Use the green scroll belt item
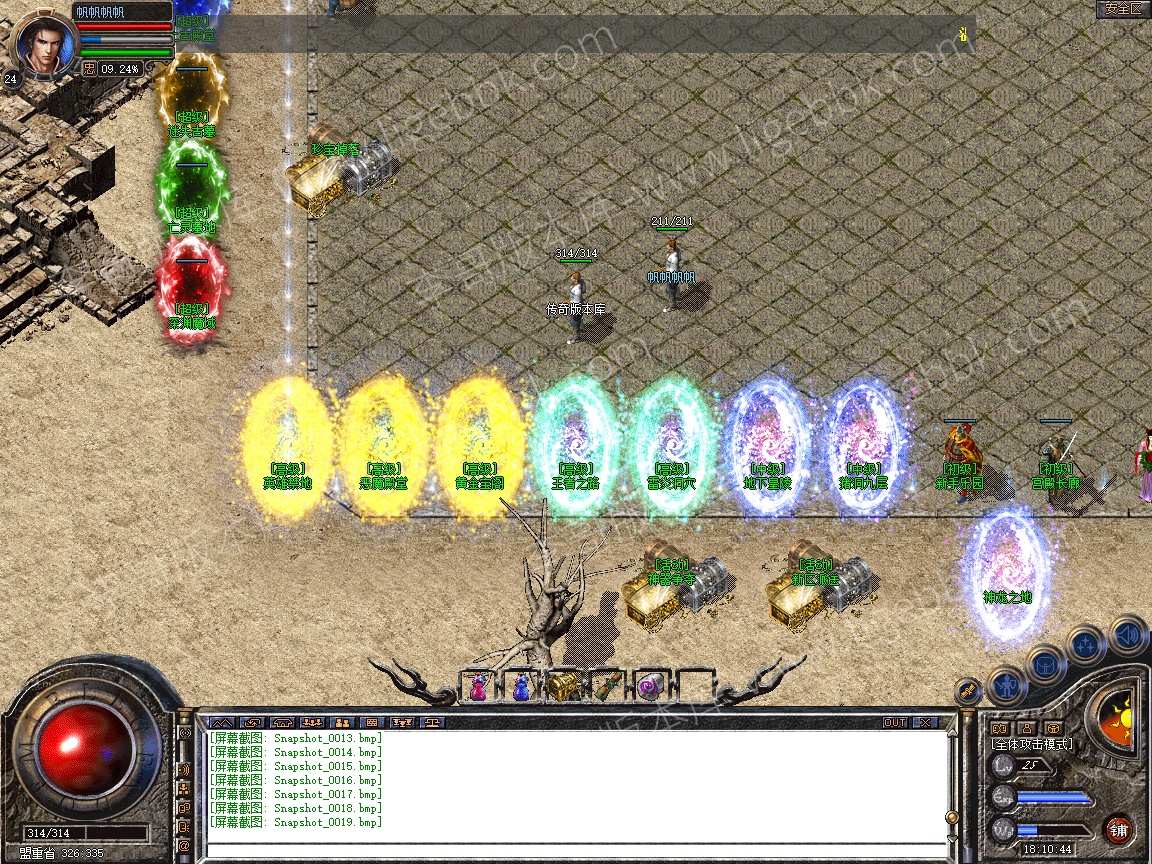The height and width of the screenshot is (864, 1152). (606, 687)
